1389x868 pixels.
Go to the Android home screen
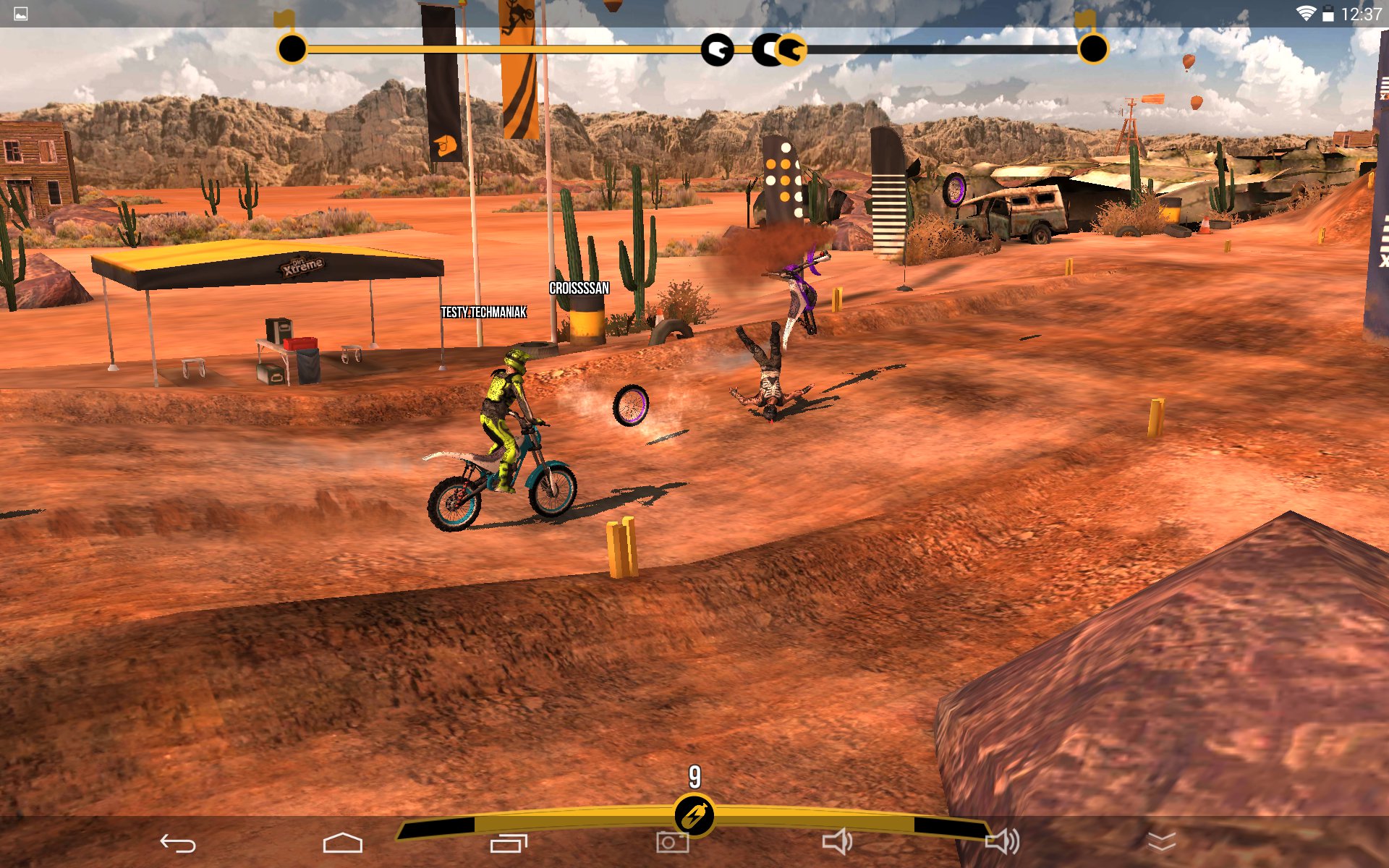point(342,843)
